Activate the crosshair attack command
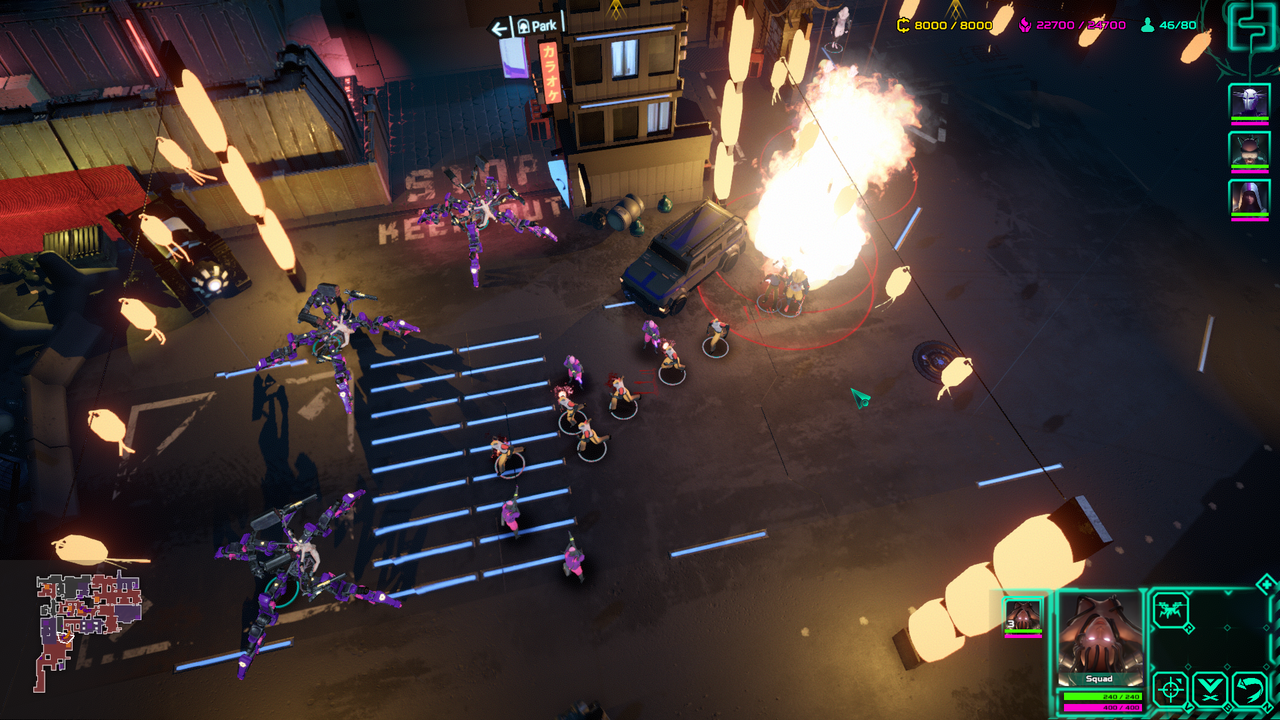 click(1170, 690)
